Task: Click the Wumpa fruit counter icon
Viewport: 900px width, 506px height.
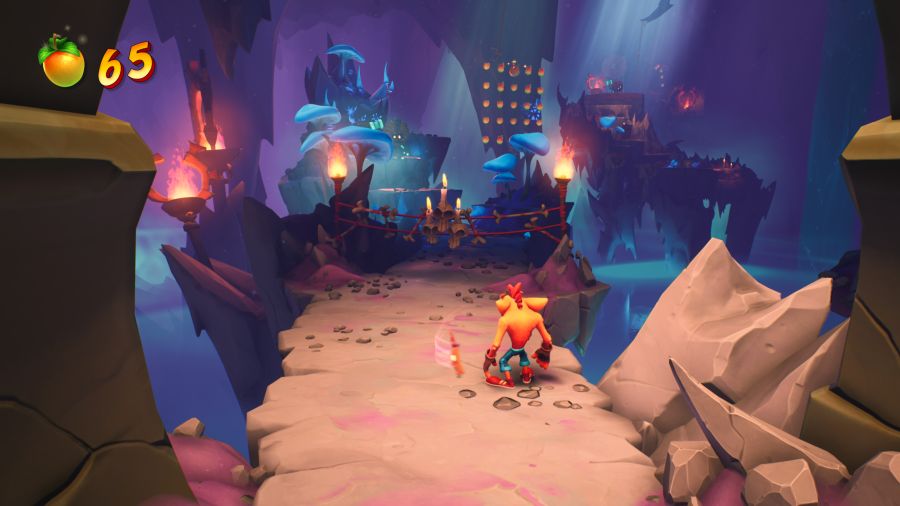Action: tap(62, 62)
